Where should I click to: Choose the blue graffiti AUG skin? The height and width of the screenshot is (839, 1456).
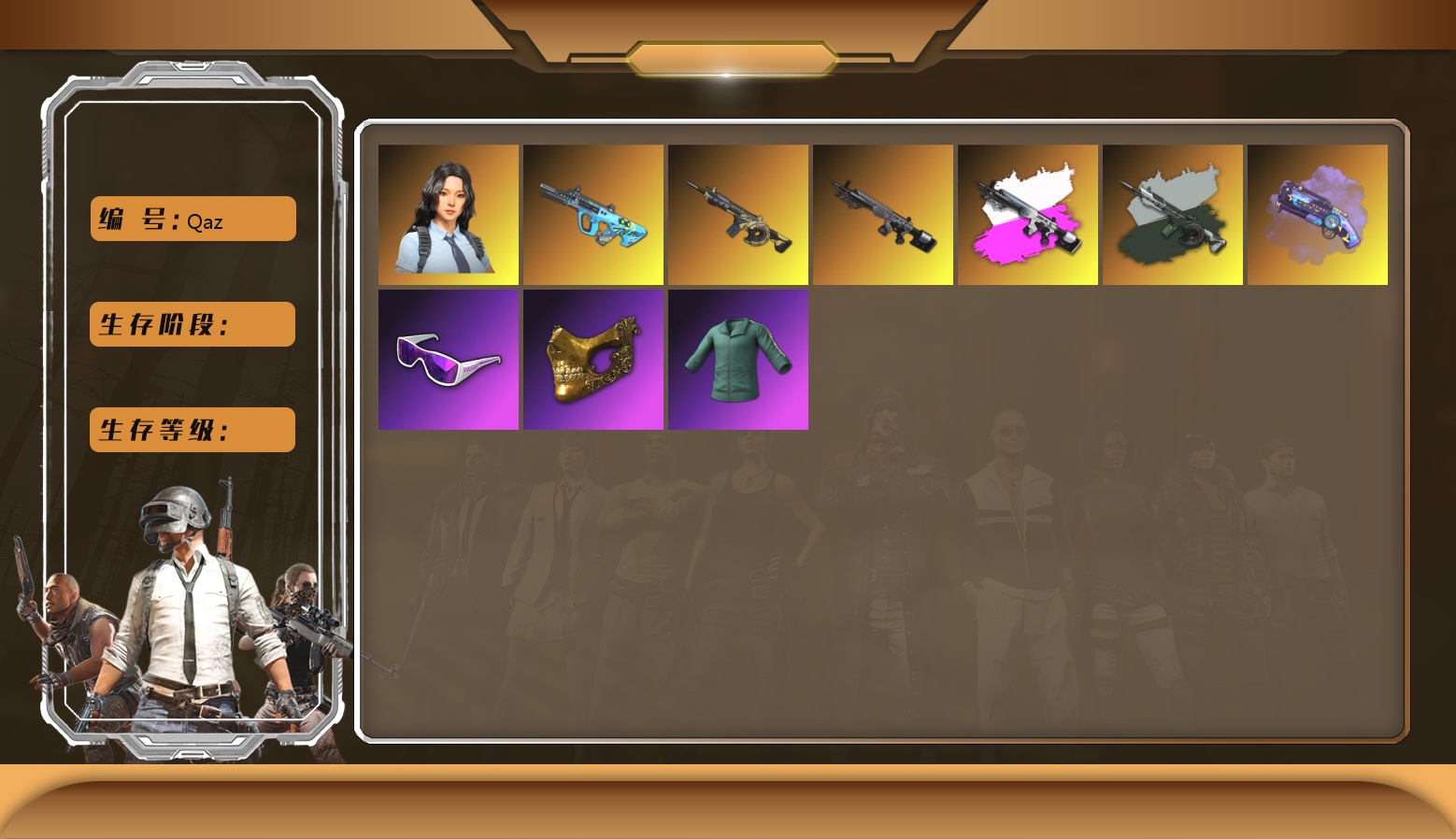593,215
